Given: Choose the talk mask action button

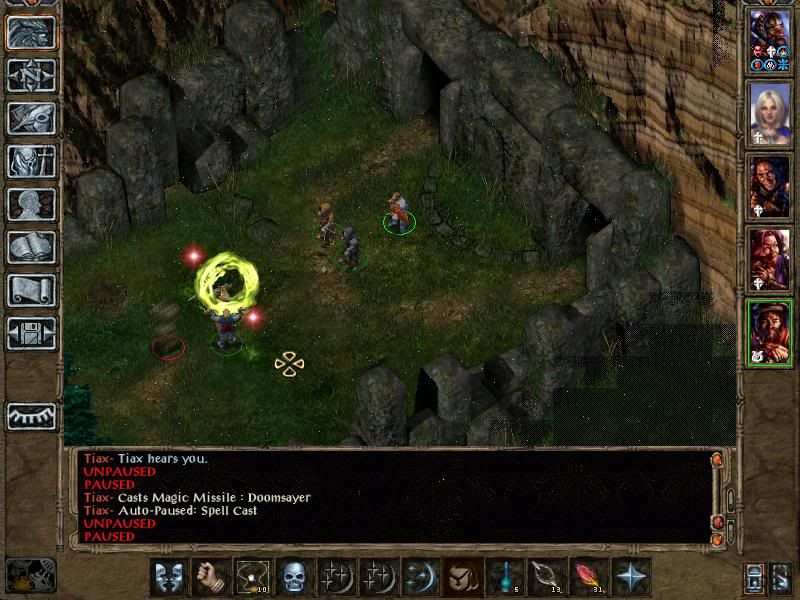Looking at the screenshot, I should 168,577.
